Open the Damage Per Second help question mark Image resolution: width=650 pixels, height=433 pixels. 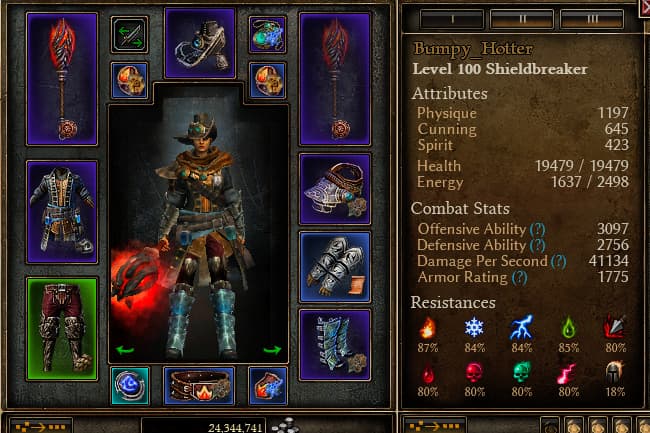coord(558,261)
